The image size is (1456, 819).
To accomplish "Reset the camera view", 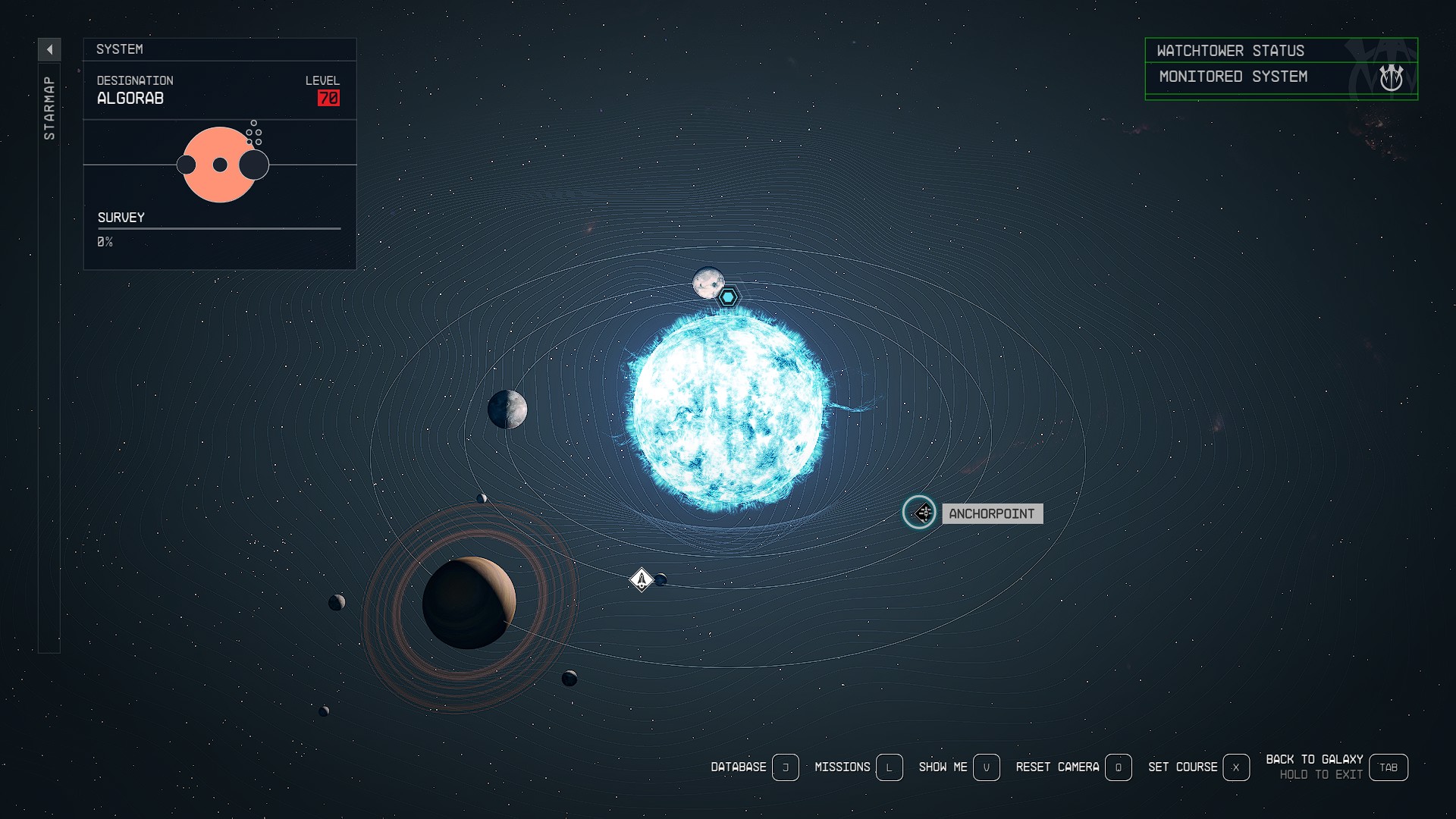I will click(x=1118, y=767).
